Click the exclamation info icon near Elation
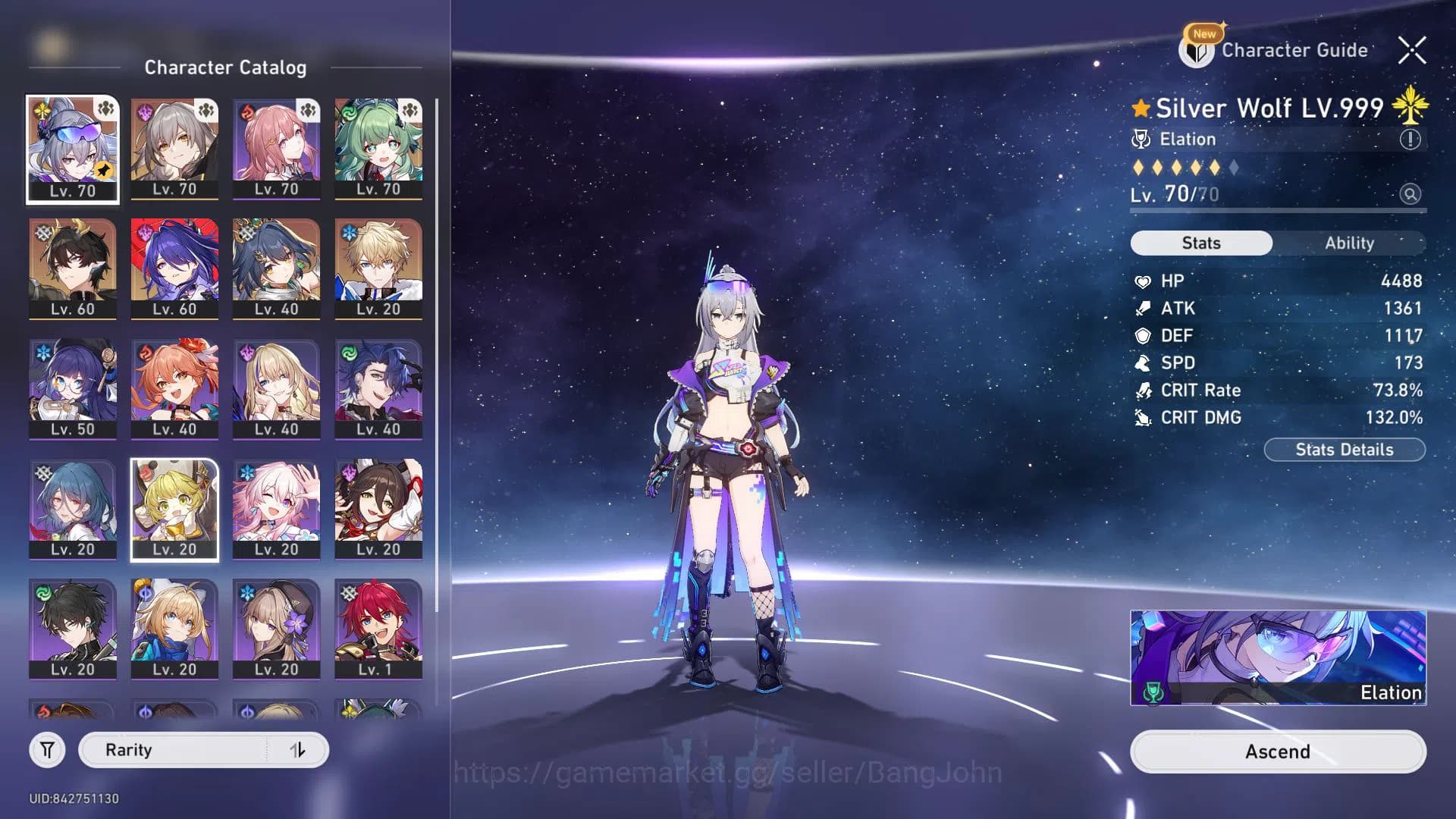Viewport: 1456px width, 819px height. [x=1412, y=139]
